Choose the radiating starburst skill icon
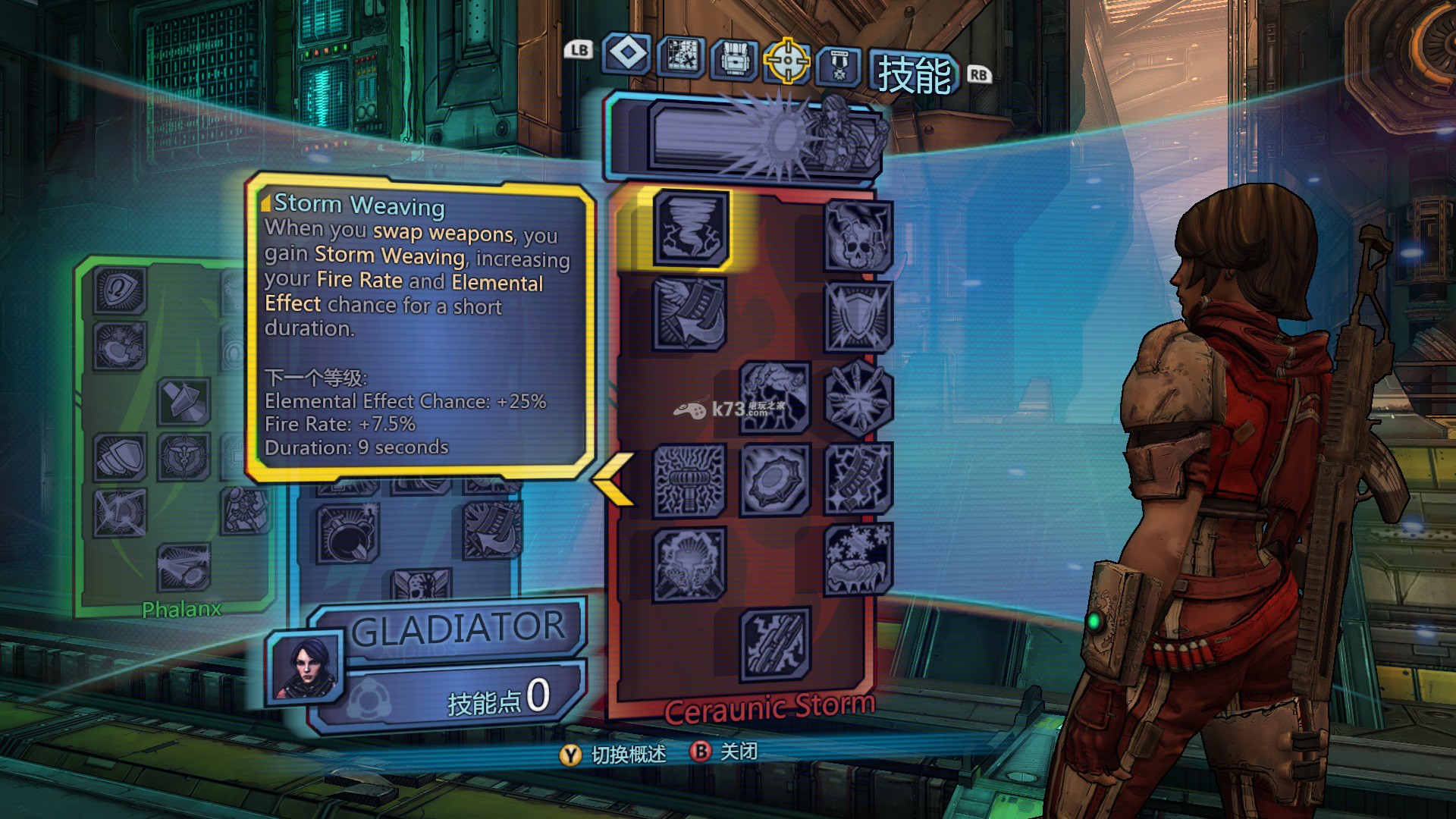Image resolution: width=1456 pixels, height=819 pixels. pyautogui.click(x=858, y=399)
